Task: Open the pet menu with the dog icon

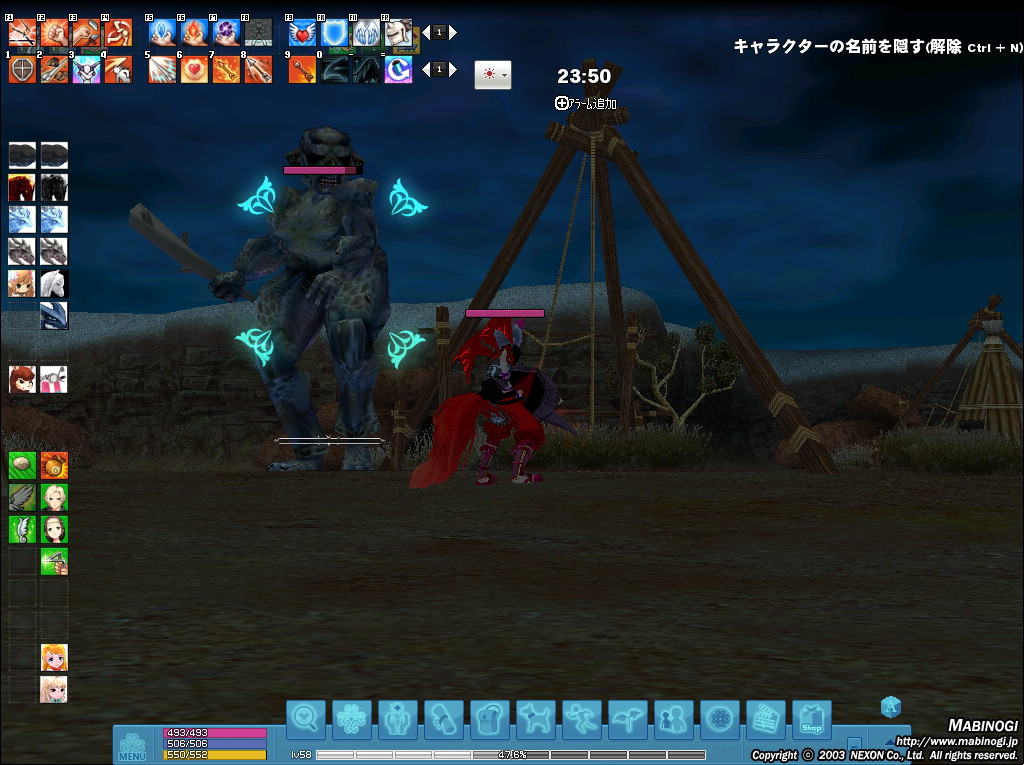Action: click(535, 719)
